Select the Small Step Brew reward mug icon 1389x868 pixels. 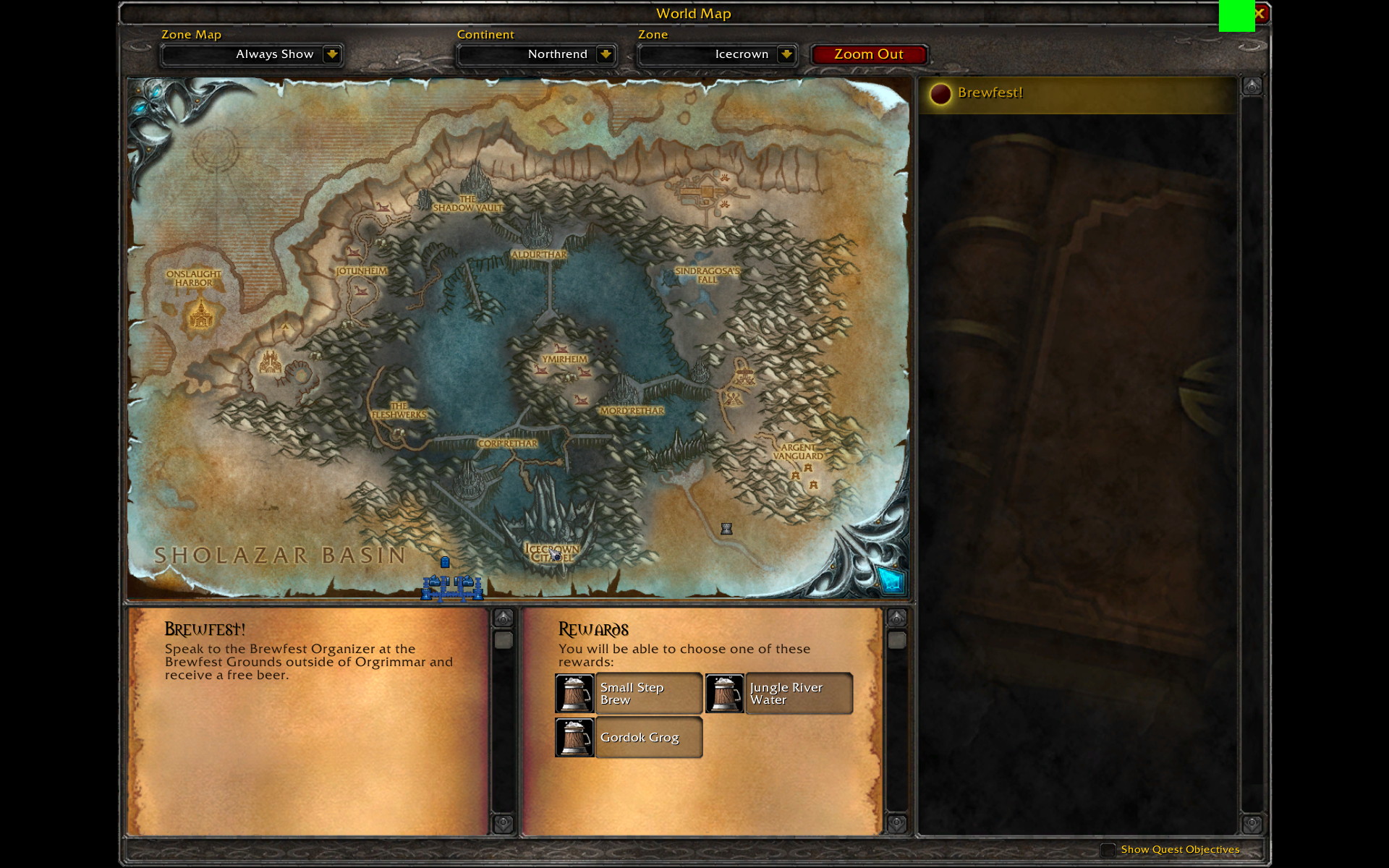(x=574, y=693)
